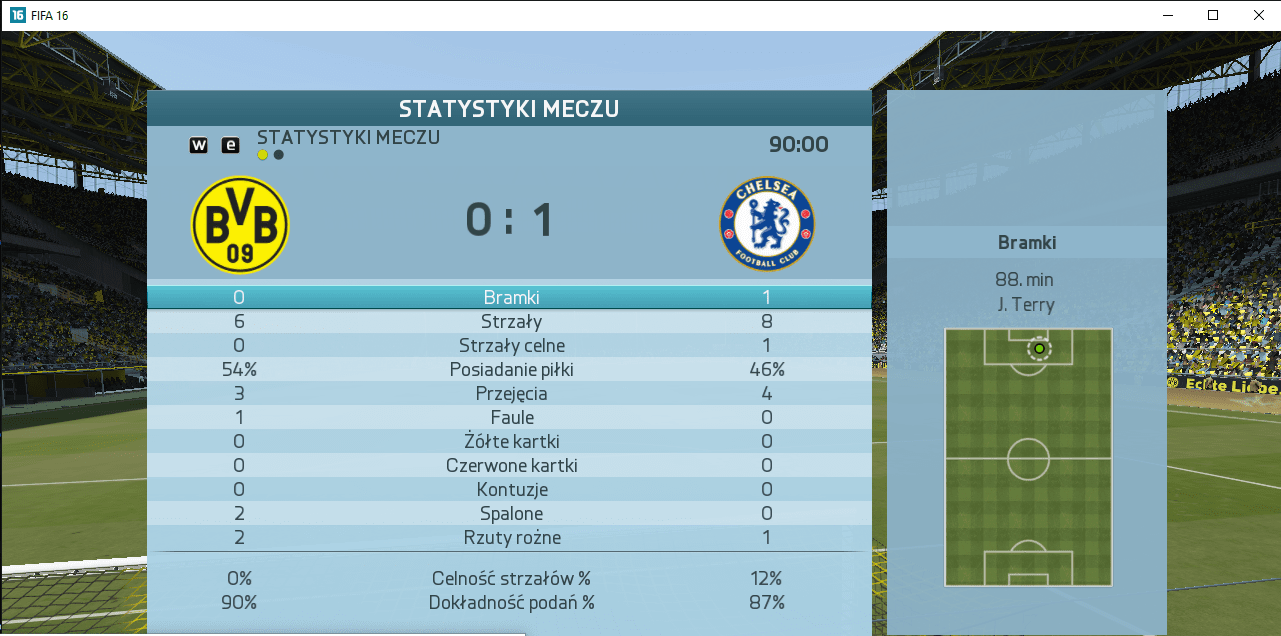Pick the Przejęcia stat row
The height and width of the screenshot is (636, 1281).
coord(509,393)
